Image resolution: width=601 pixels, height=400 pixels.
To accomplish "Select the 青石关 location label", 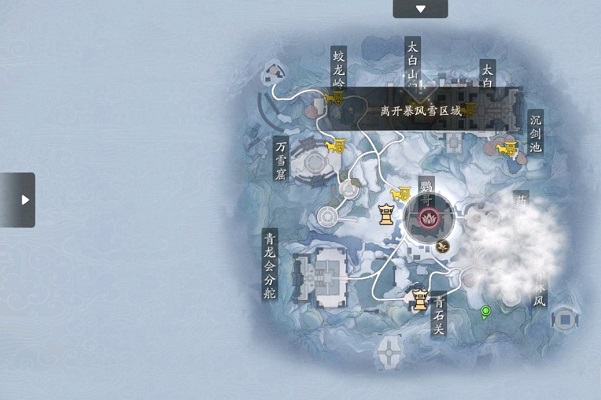I will point(438,311).
